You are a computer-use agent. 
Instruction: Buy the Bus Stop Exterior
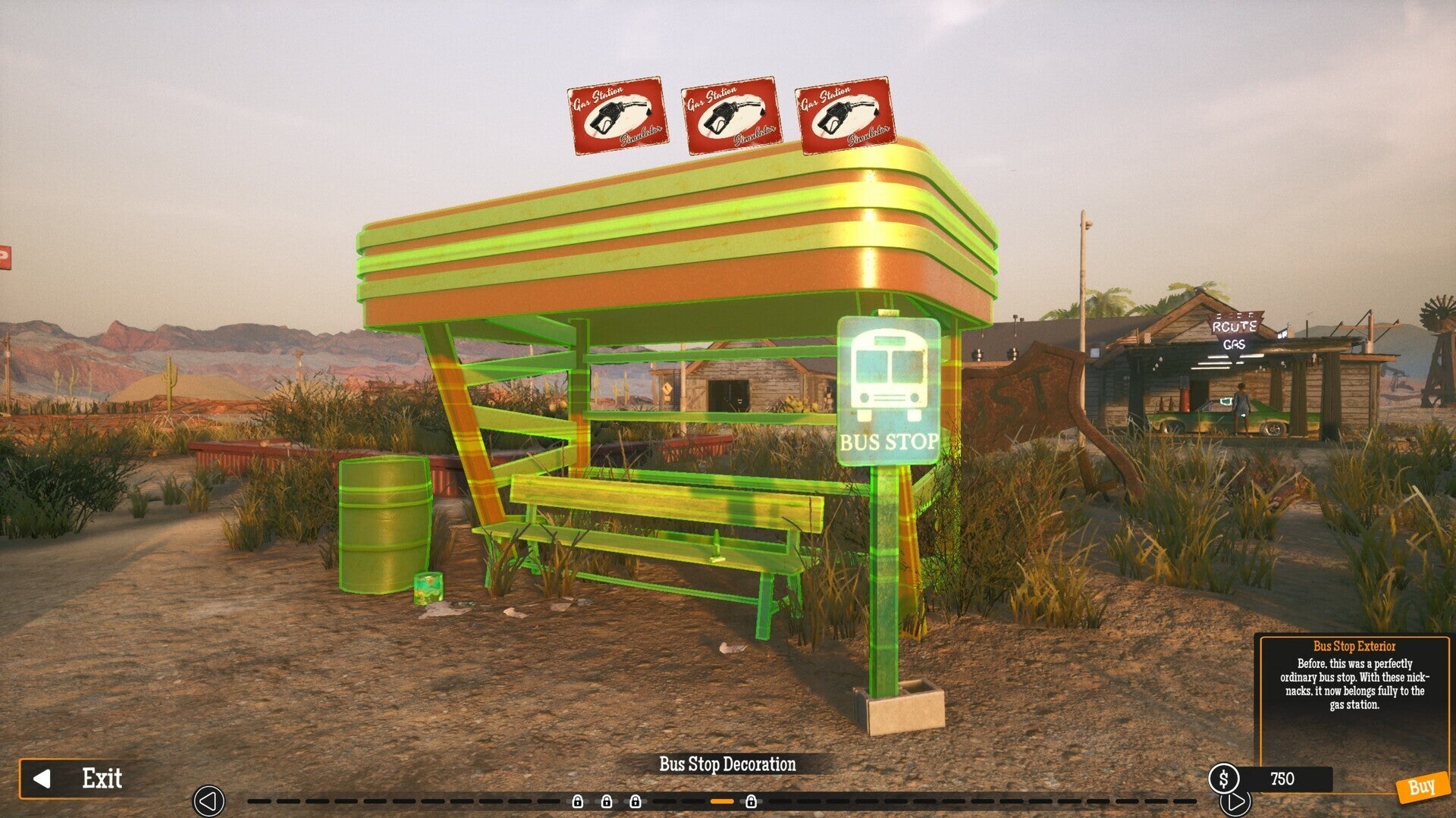point(1420,788)
